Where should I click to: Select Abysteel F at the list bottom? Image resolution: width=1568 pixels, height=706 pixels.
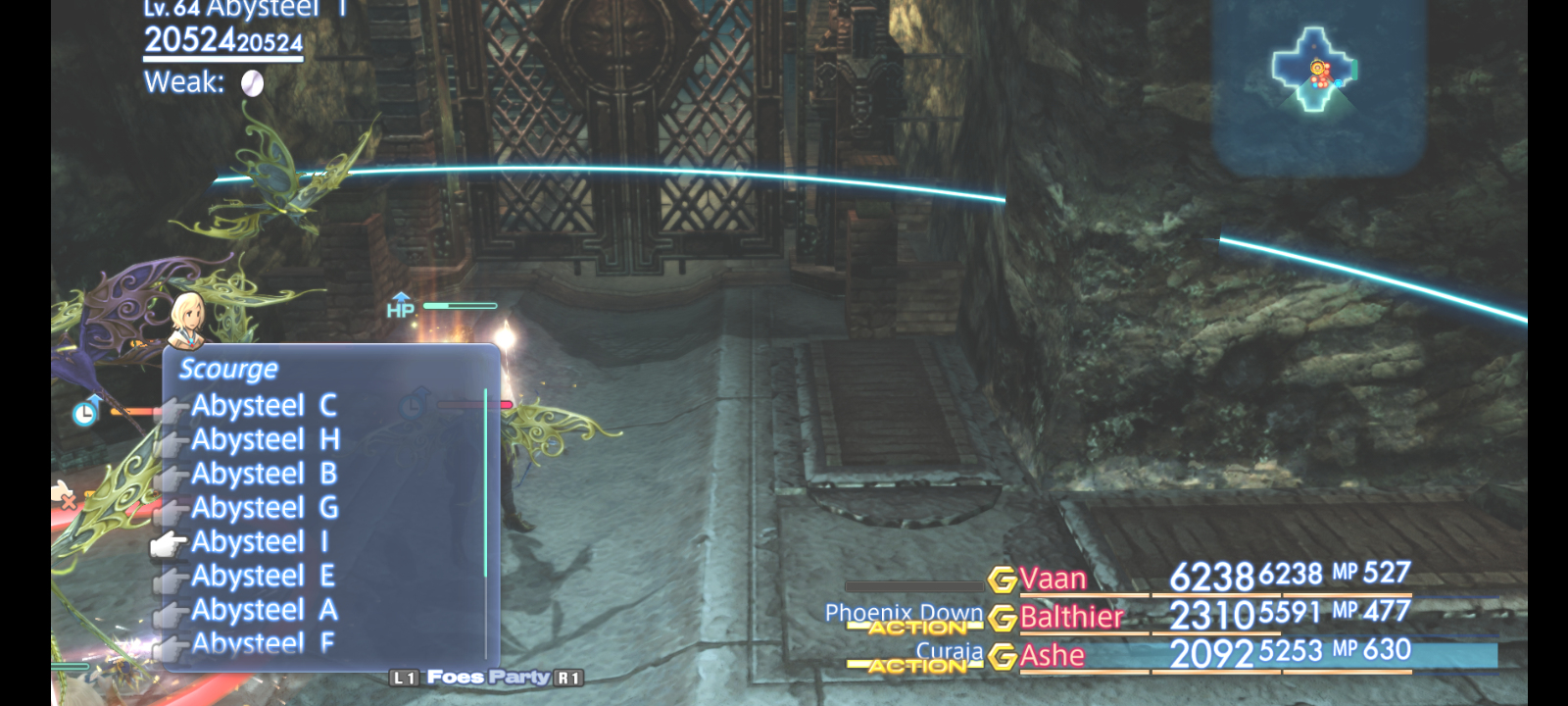[x=263, y=642]
